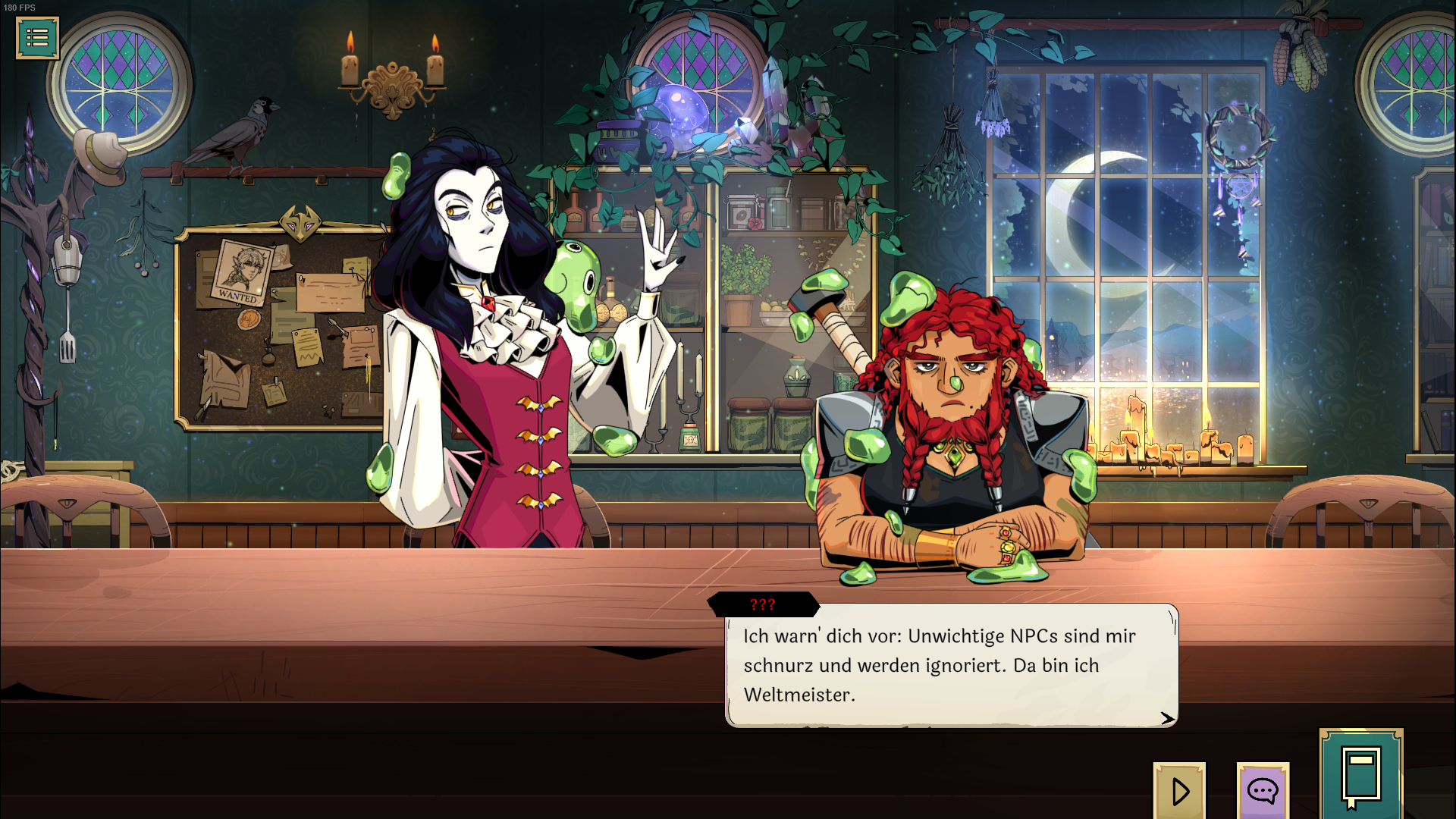Advance dialogue with the arrow in text box

point(1167,717)
